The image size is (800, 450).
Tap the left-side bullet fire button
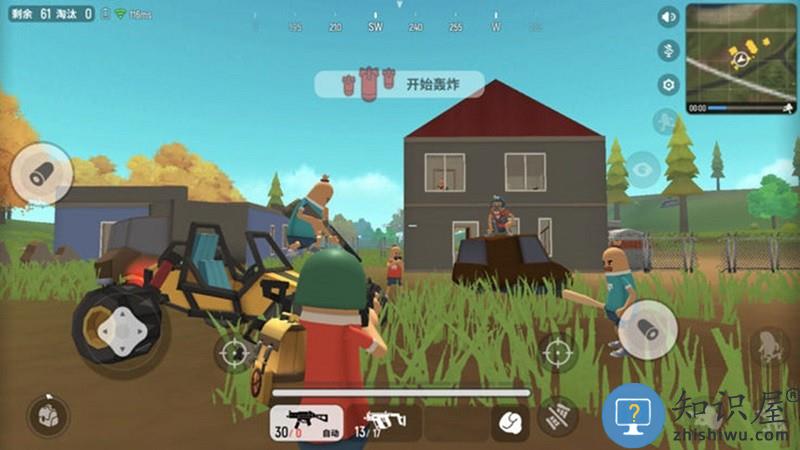[x=40, y=175]
